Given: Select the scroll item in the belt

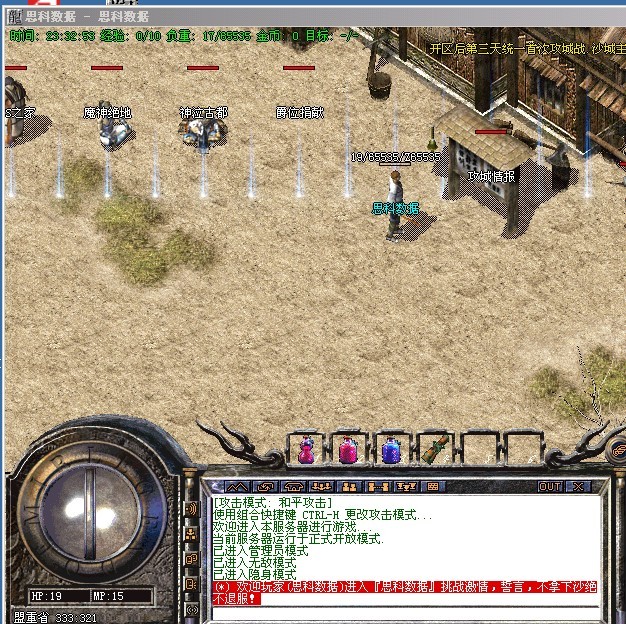Looking at the screenshot, I should (x=434, y=449).
